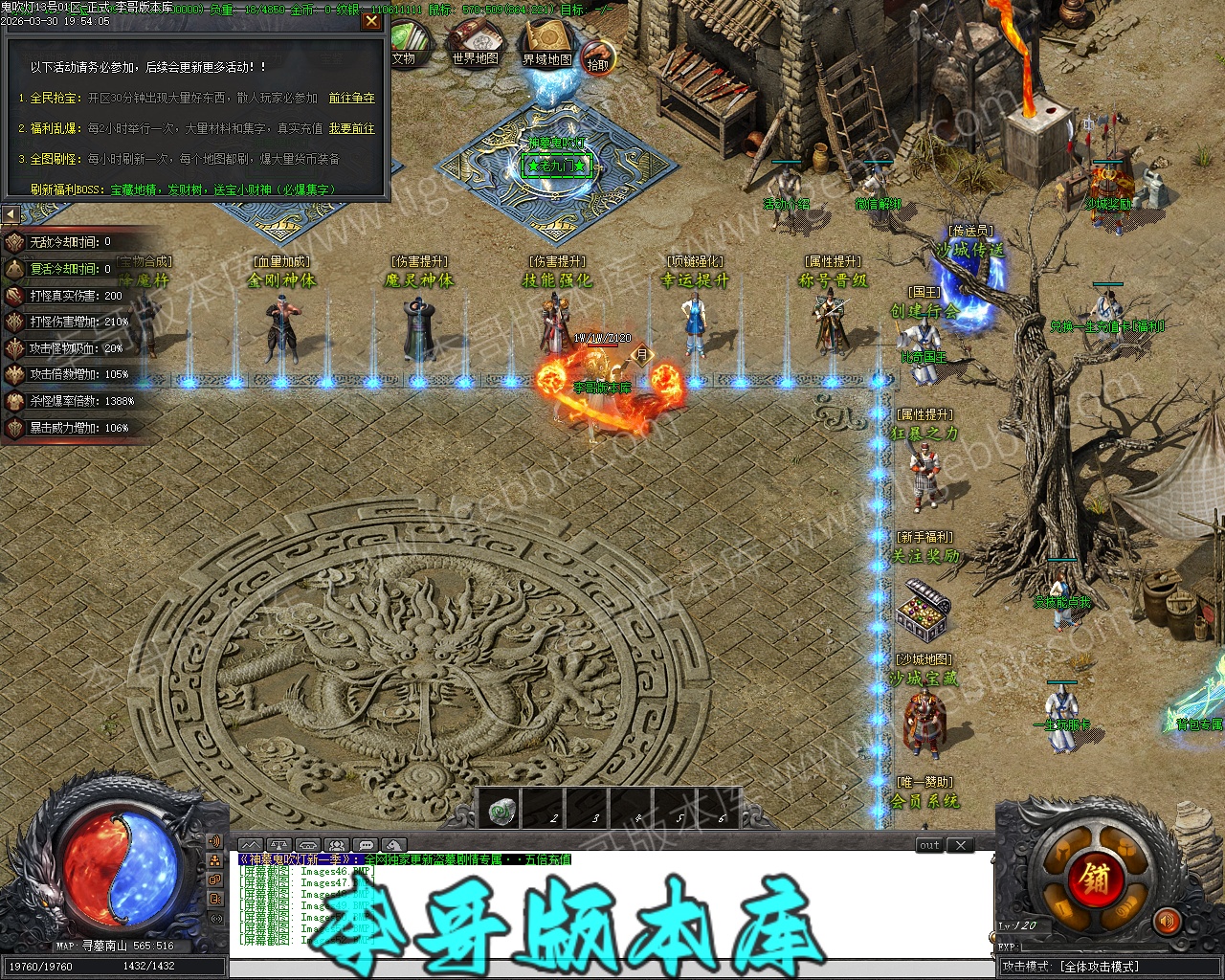The height and width of the screenshot is (980, 1225).
Task: Toggle the 拾取 pickup button
Action: (x=598, y=59)
